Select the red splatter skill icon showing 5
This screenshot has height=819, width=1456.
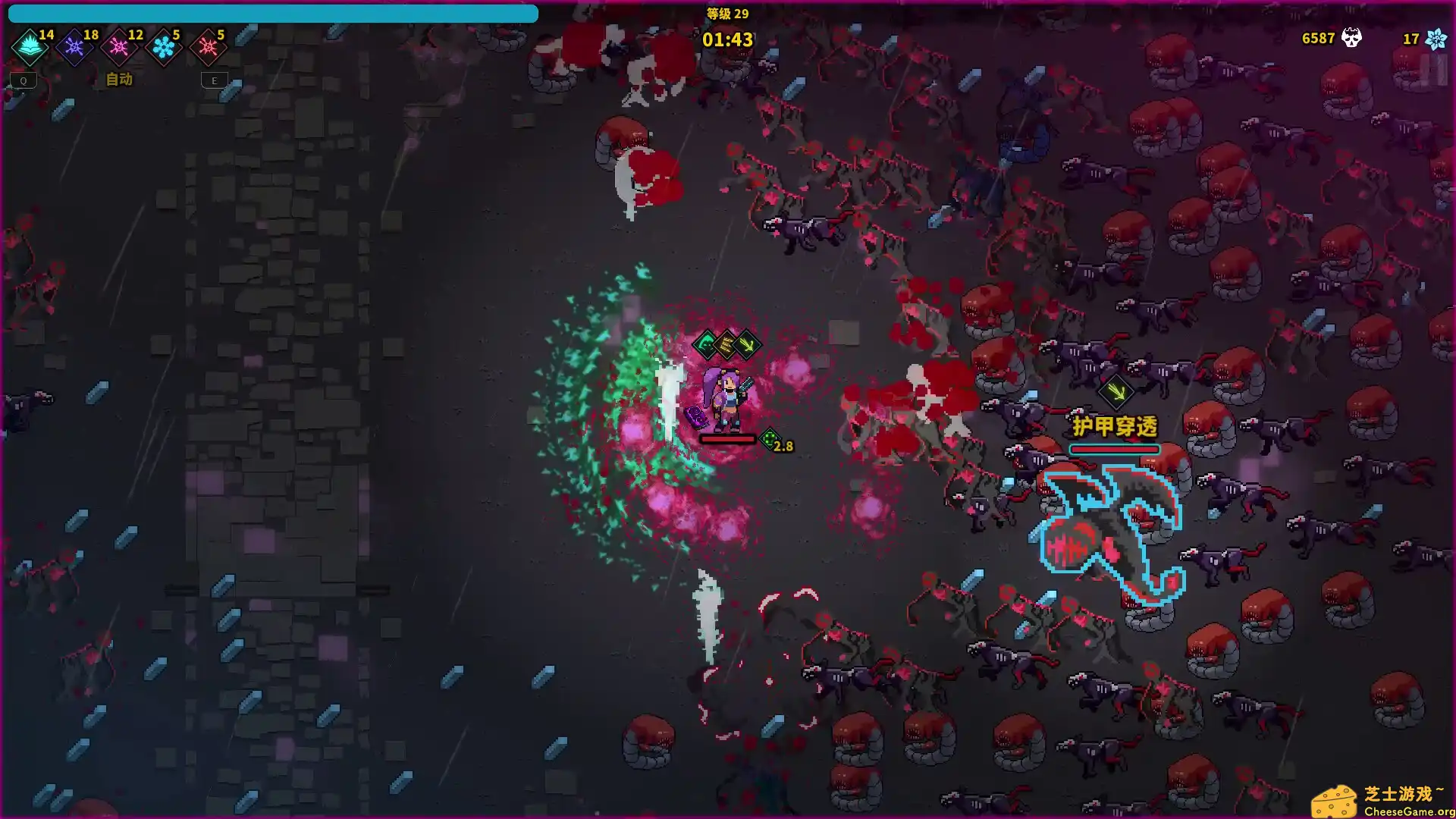point(209,47)
